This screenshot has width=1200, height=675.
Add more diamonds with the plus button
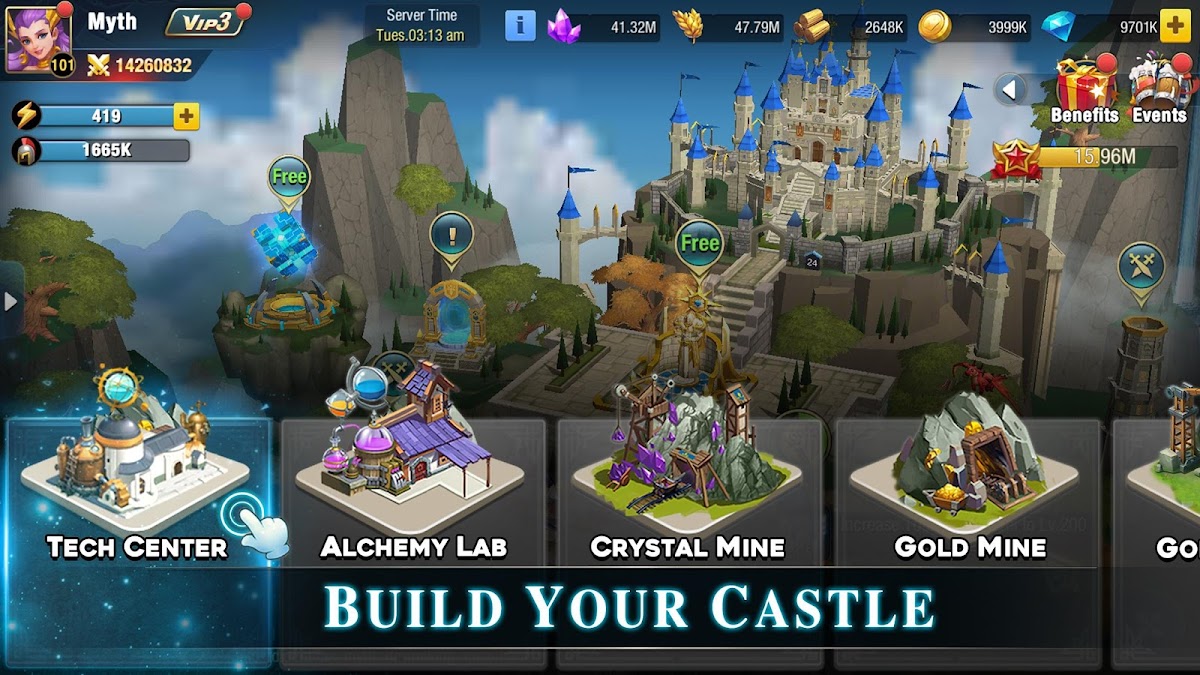(1175, 27)
